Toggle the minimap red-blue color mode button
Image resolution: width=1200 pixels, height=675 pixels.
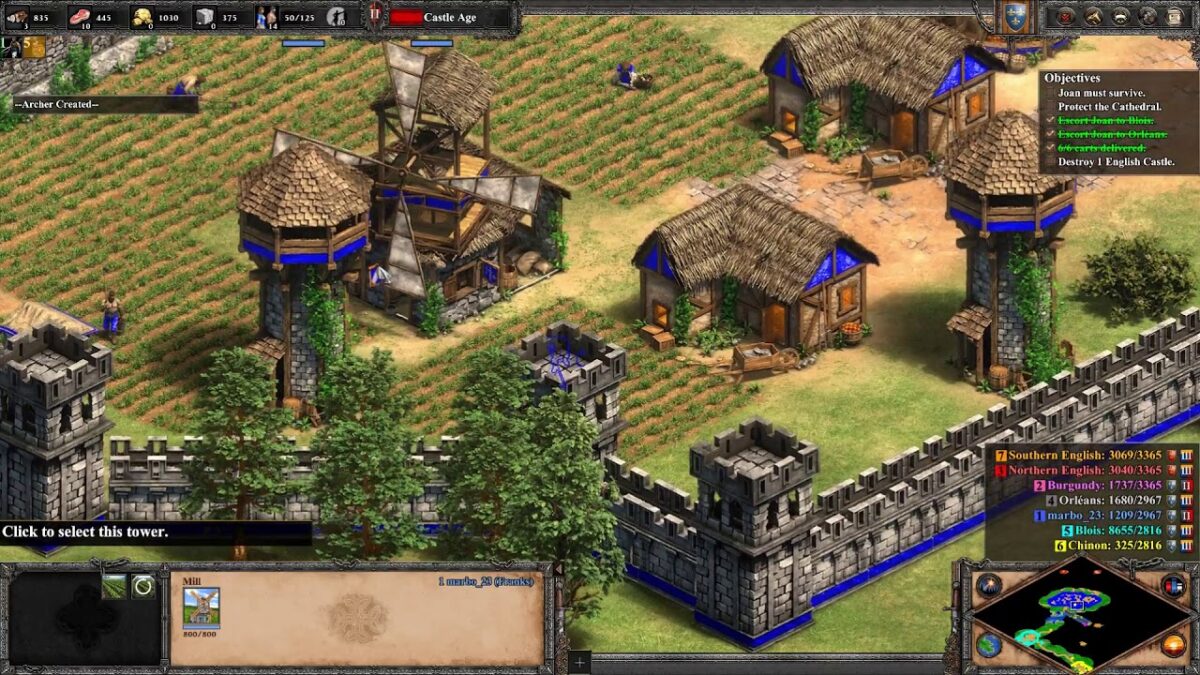(1173, 585)
